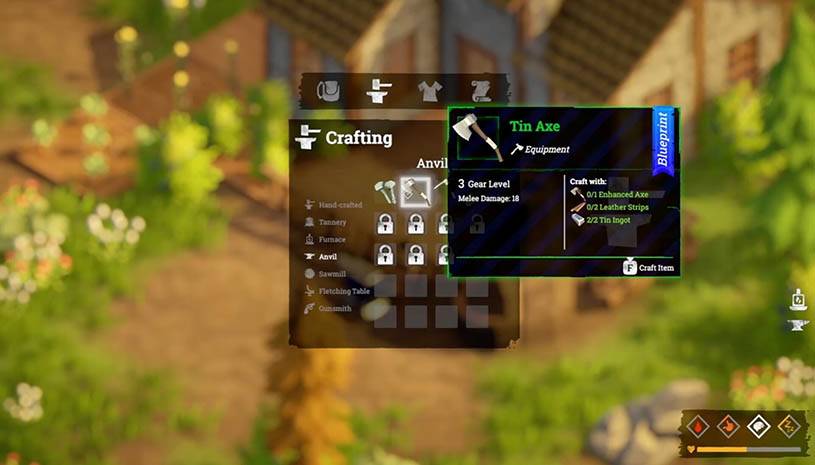Open the backpack inventory tab
815x465 pixels.
pos(325,90)
